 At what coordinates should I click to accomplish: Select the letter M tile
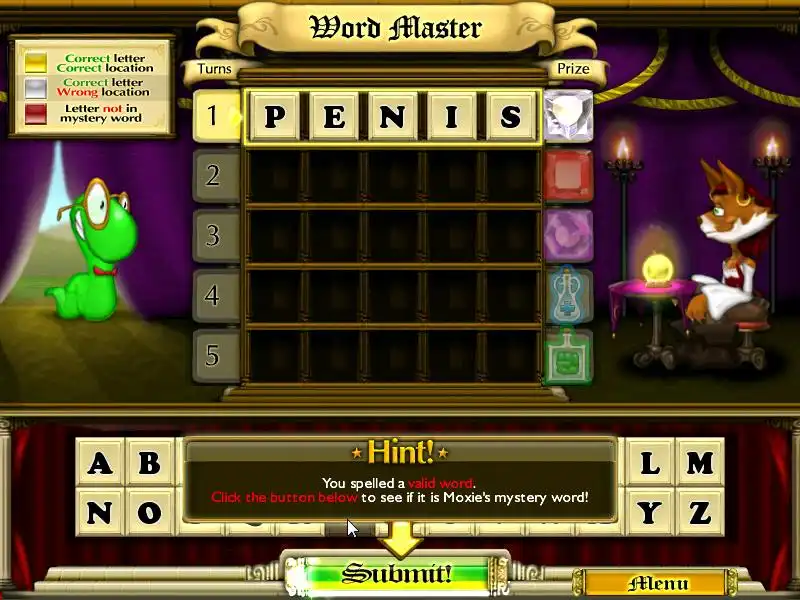pyautogui.click(x=700, y=464)
